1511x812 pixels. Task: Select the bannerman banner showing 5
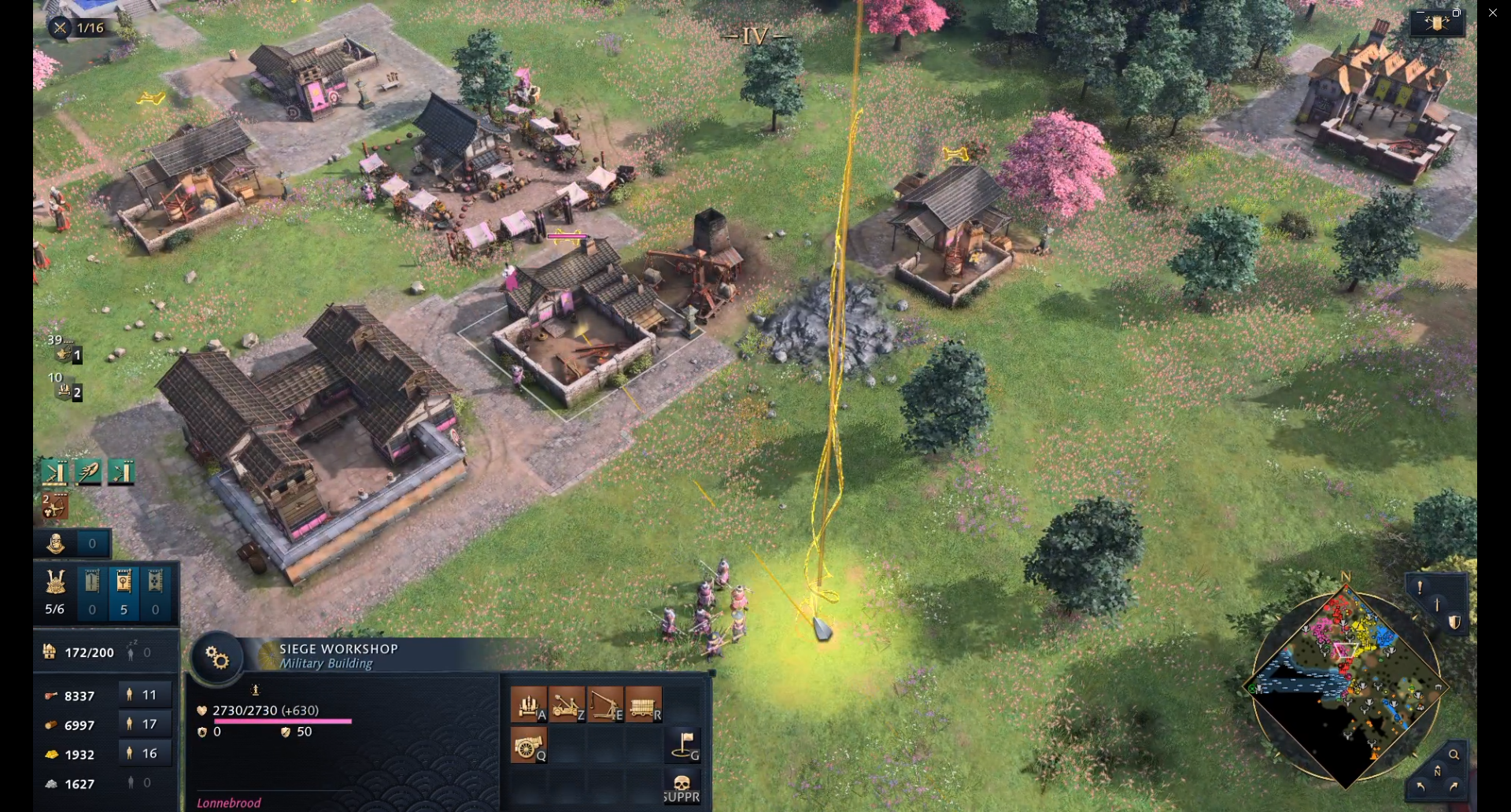124,592
